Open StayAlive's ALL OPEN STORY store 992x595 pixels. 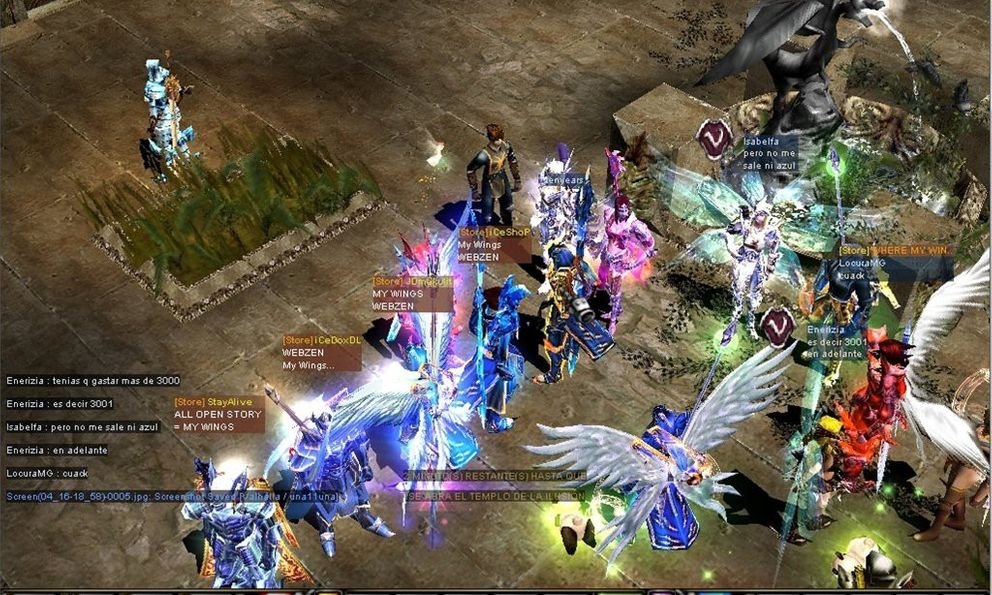(218, 414)
